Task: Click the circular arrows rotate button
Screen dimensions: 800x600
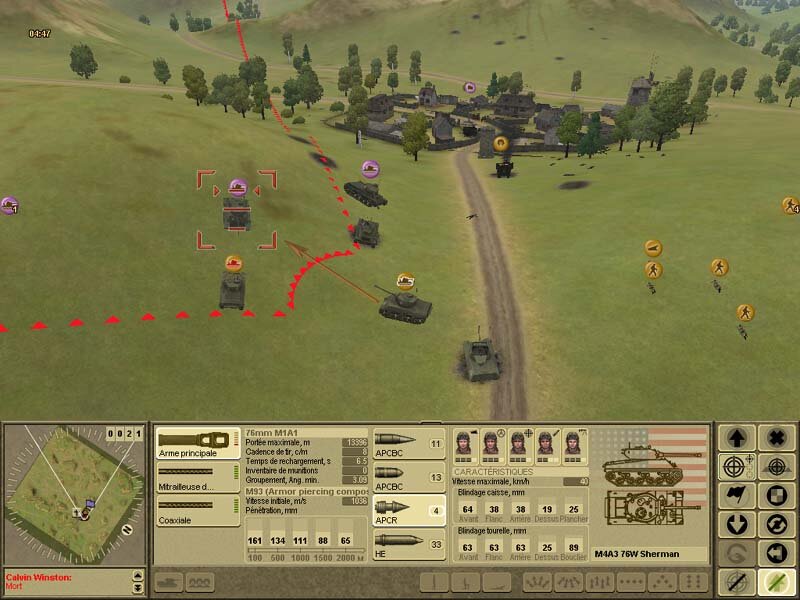Action: 775,524
